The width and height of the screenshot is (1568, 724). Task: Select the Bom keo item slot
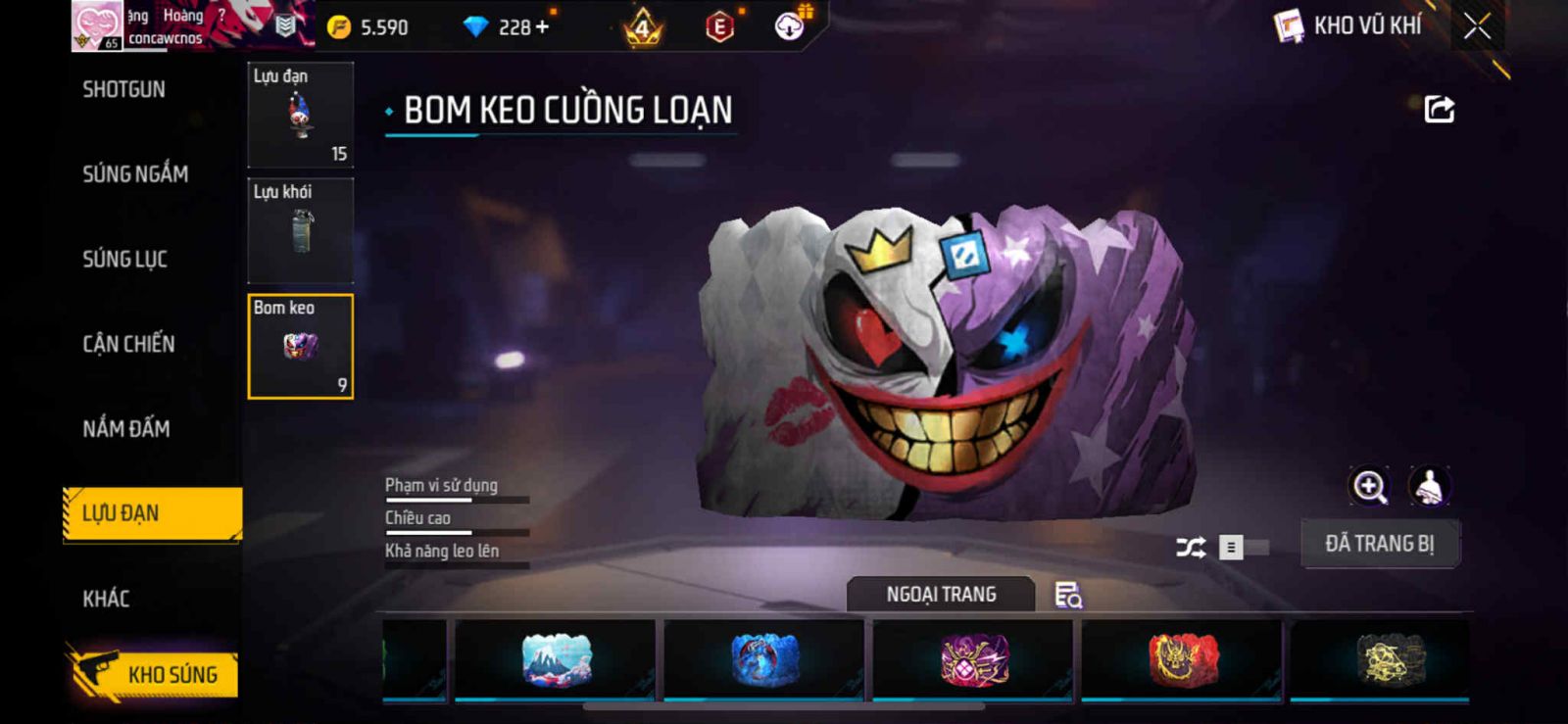click(300, 347)
